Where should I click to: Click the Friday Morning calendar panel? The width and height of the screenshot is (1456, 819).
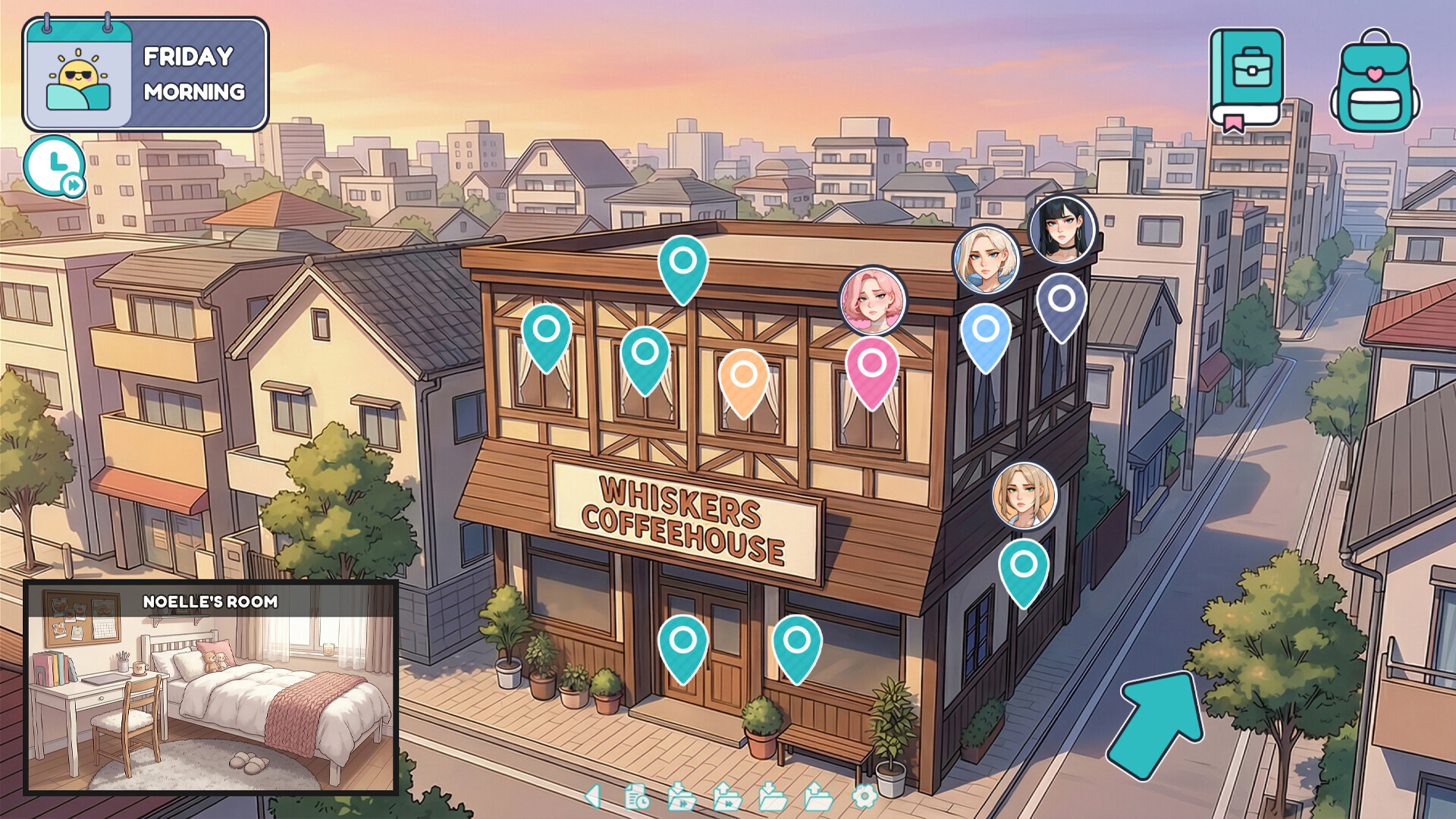pos(146,72)
